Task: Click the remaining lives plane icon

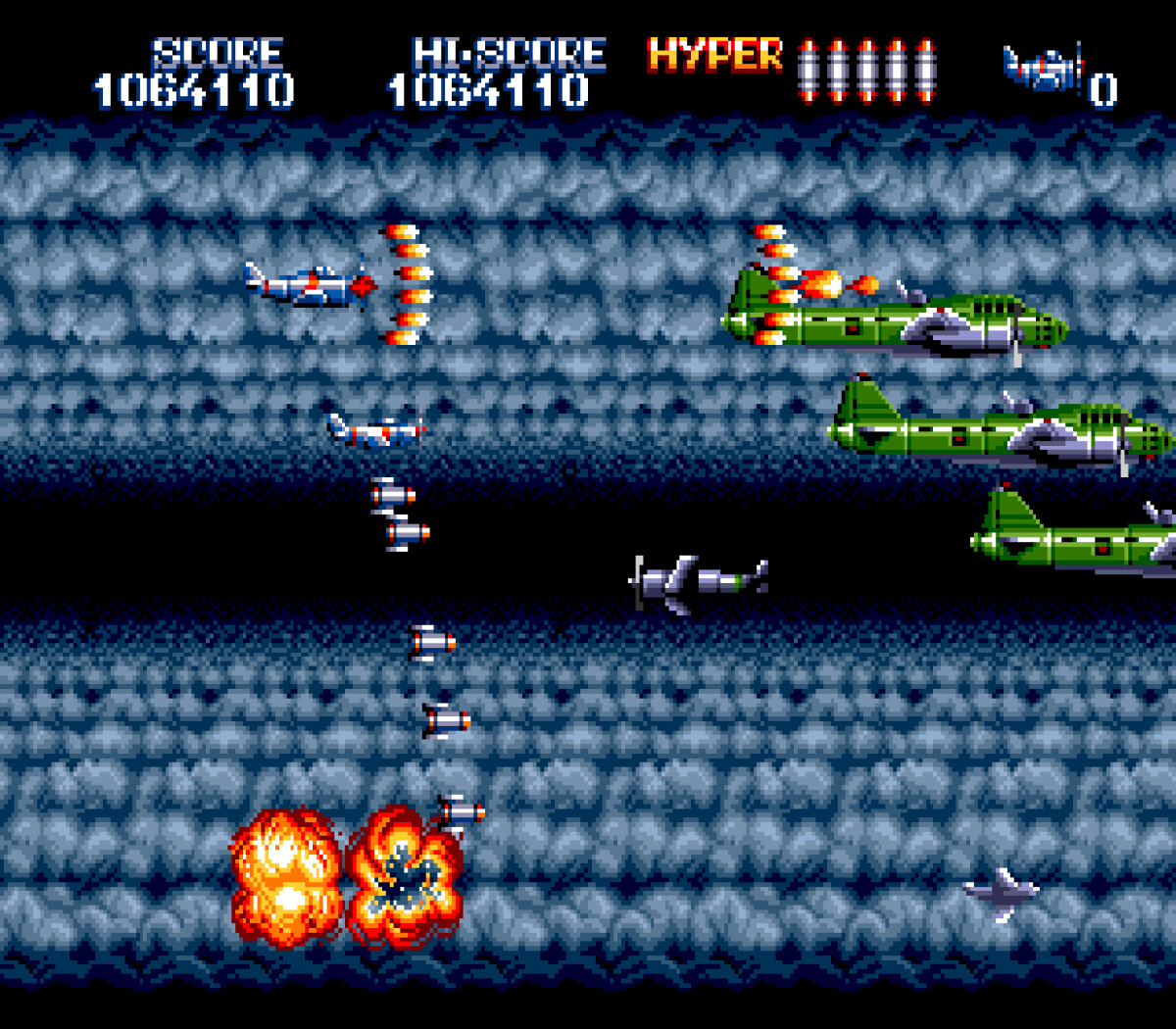Action: click(1043, 69)
